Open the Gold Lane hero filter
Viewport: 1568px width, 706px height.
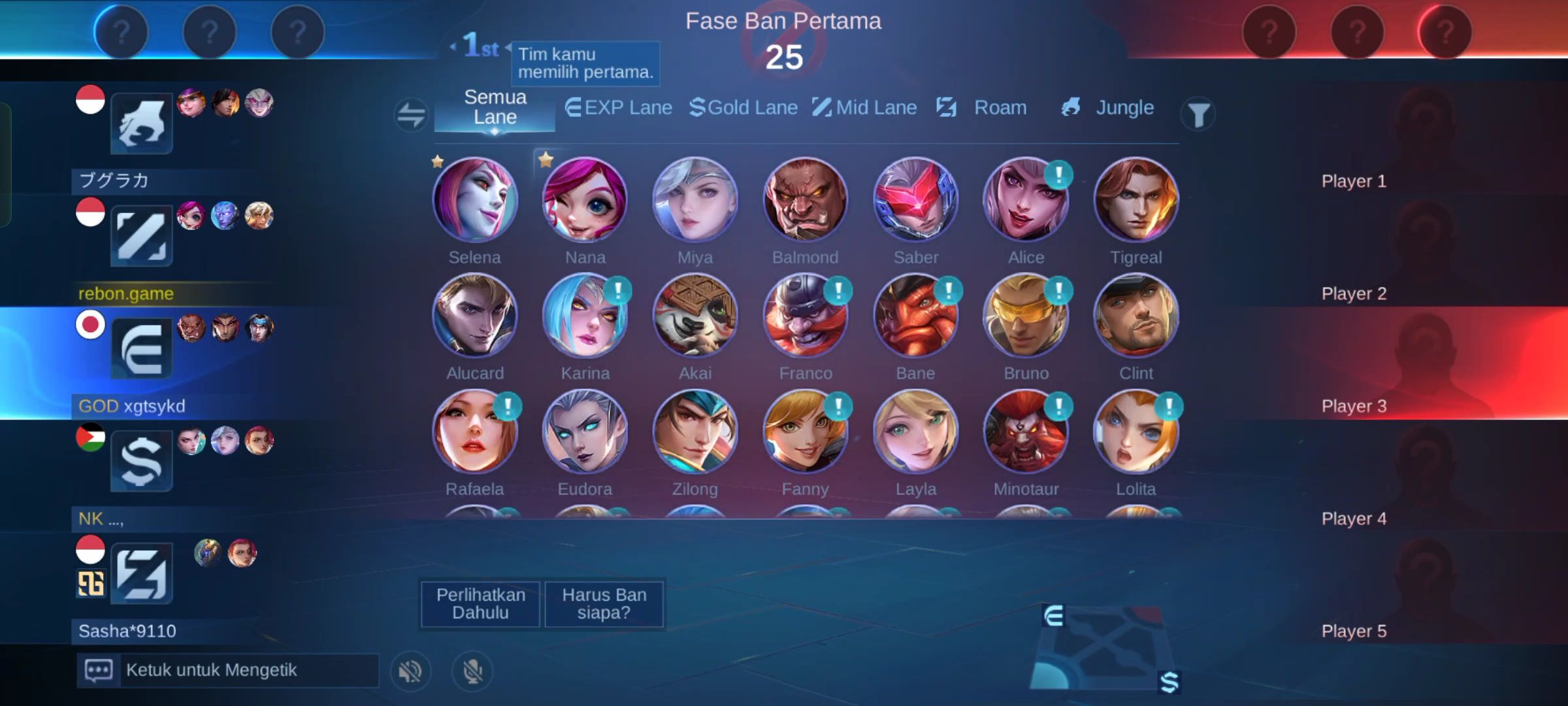tap(743, 108)
